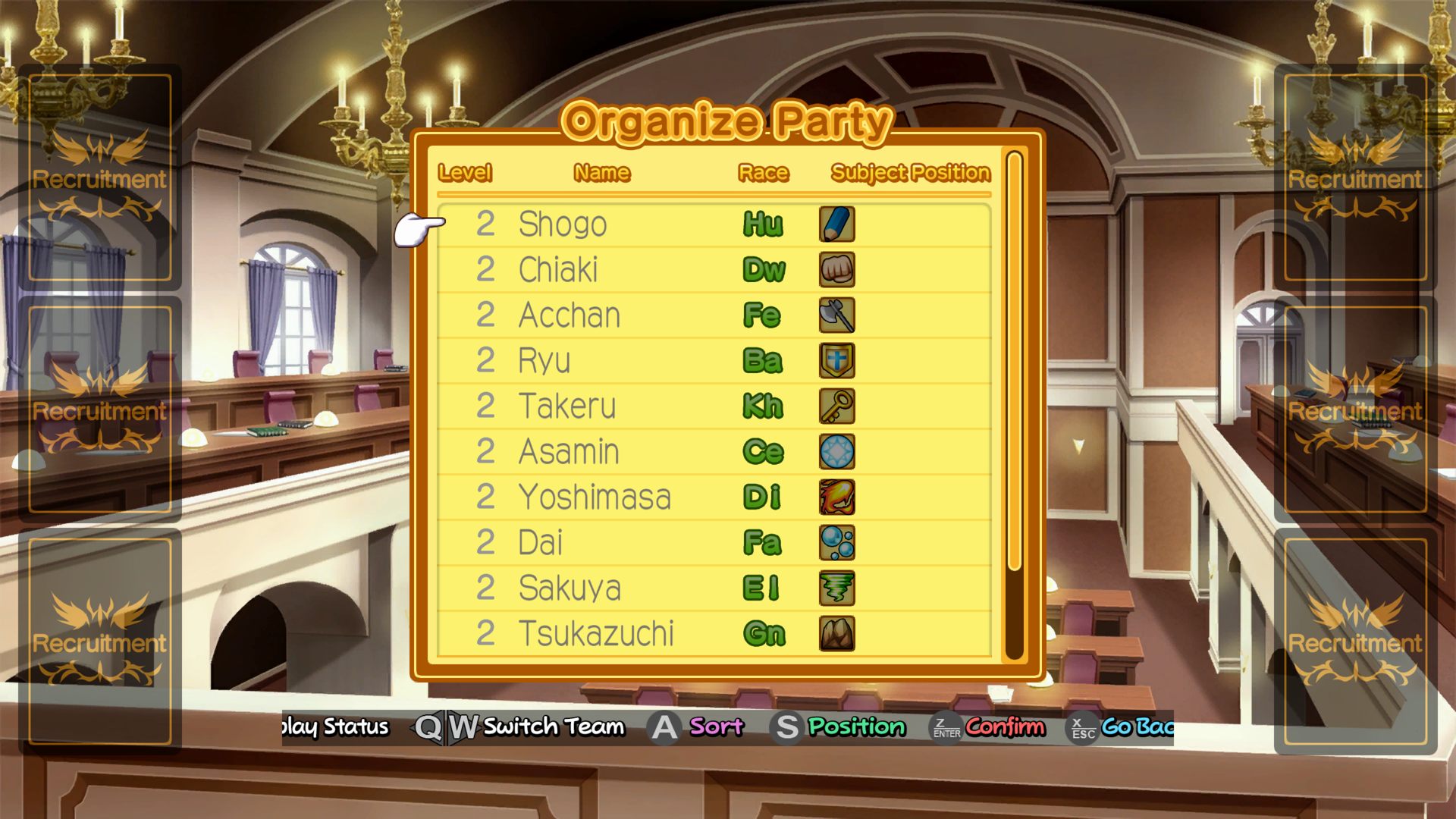
Task: Select Ryu's row in the list
Action: [x=544, y=361]
